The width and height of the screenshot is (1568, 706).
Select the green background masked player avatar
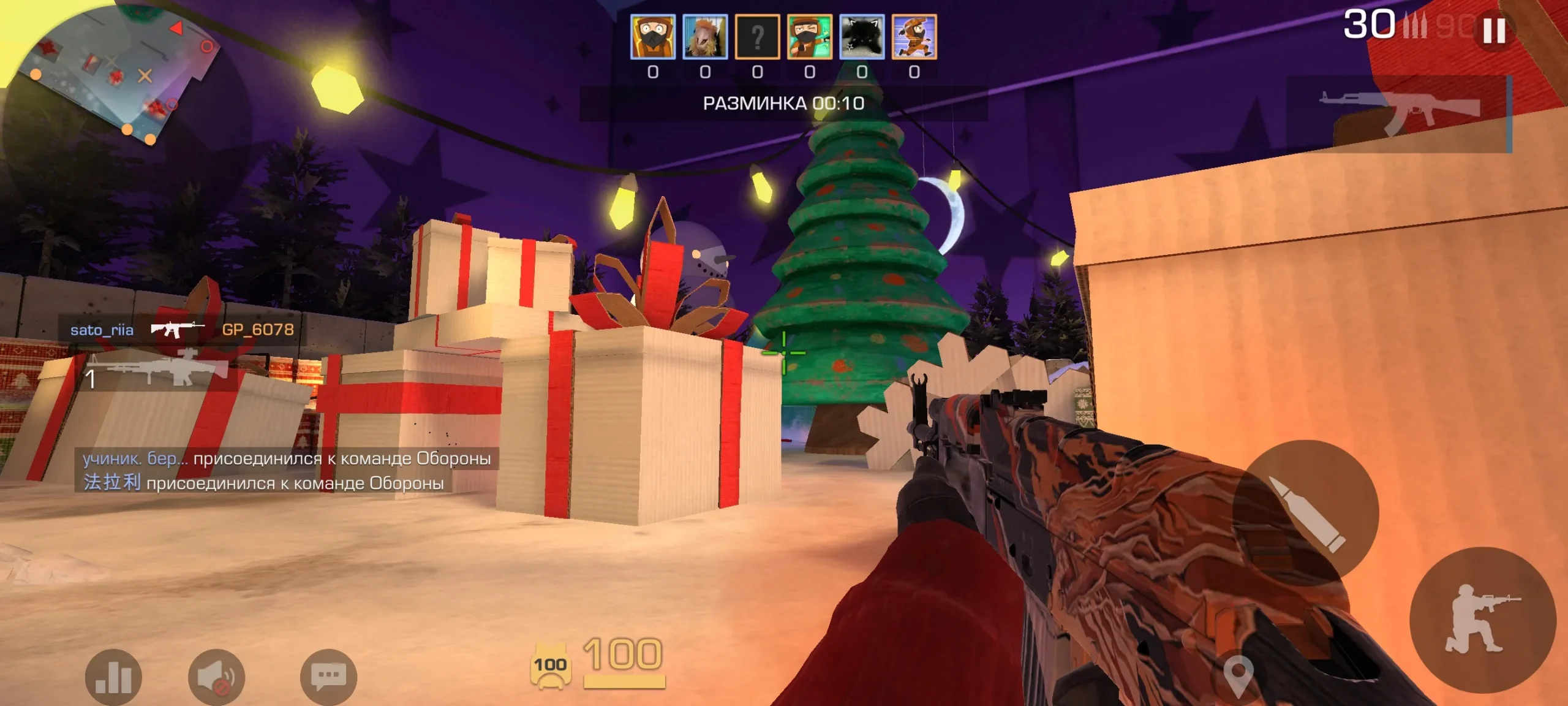810,37
